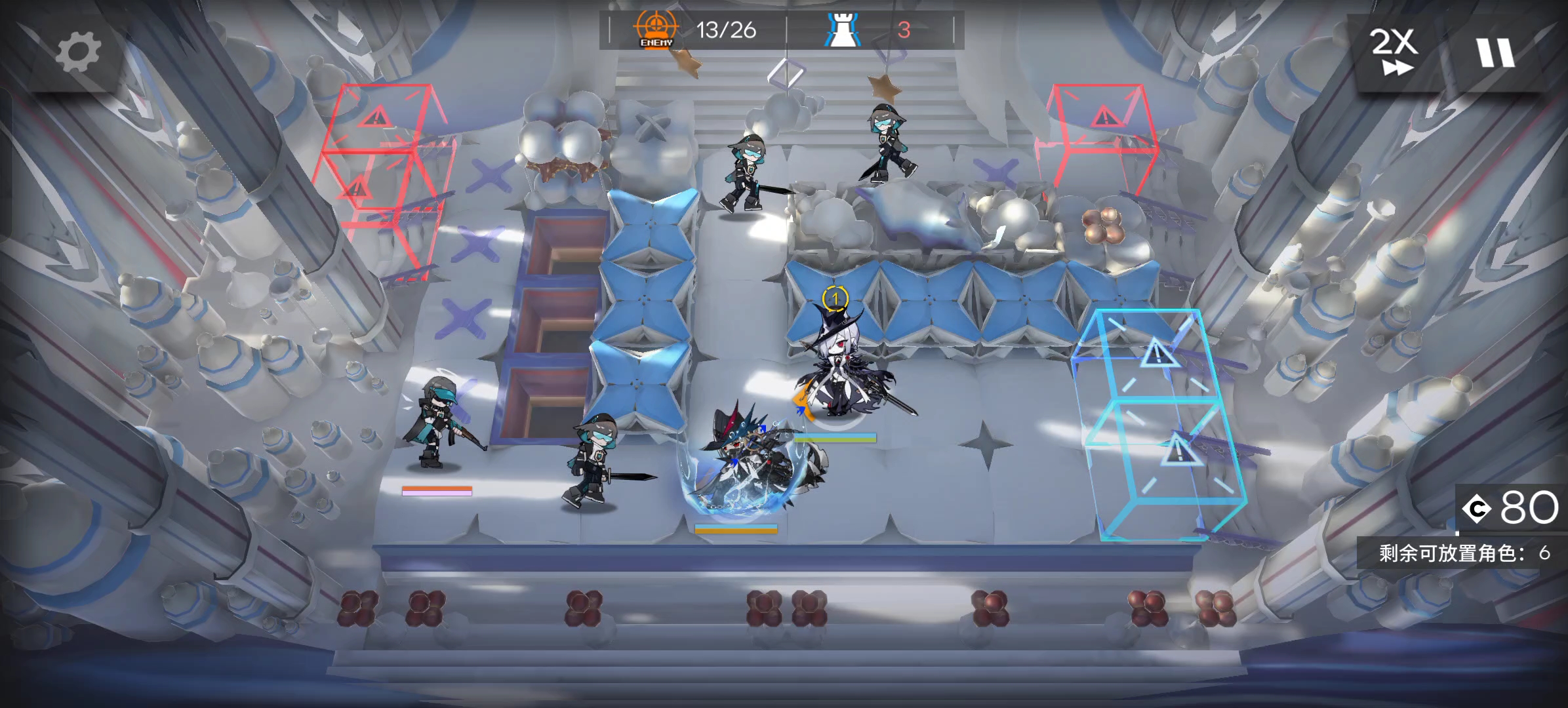Toggle the 2X game speed button

coord(1394,52)
